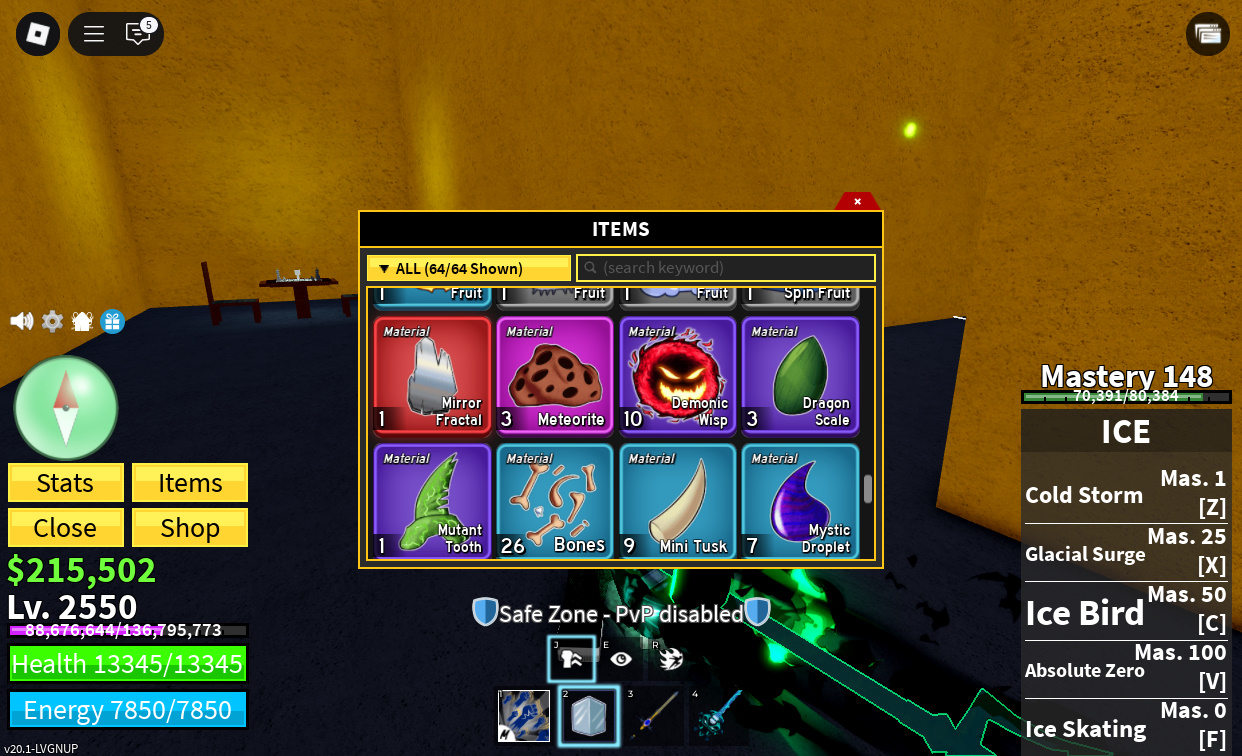1242x756 pixels.
Task: Pick the Dragon Scale material
Action: 800,376
